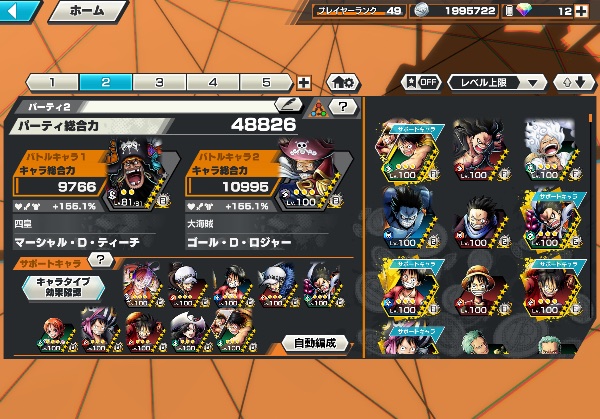Open the party help question mark button
Screen dimensions: 600x419
[343, 105]
